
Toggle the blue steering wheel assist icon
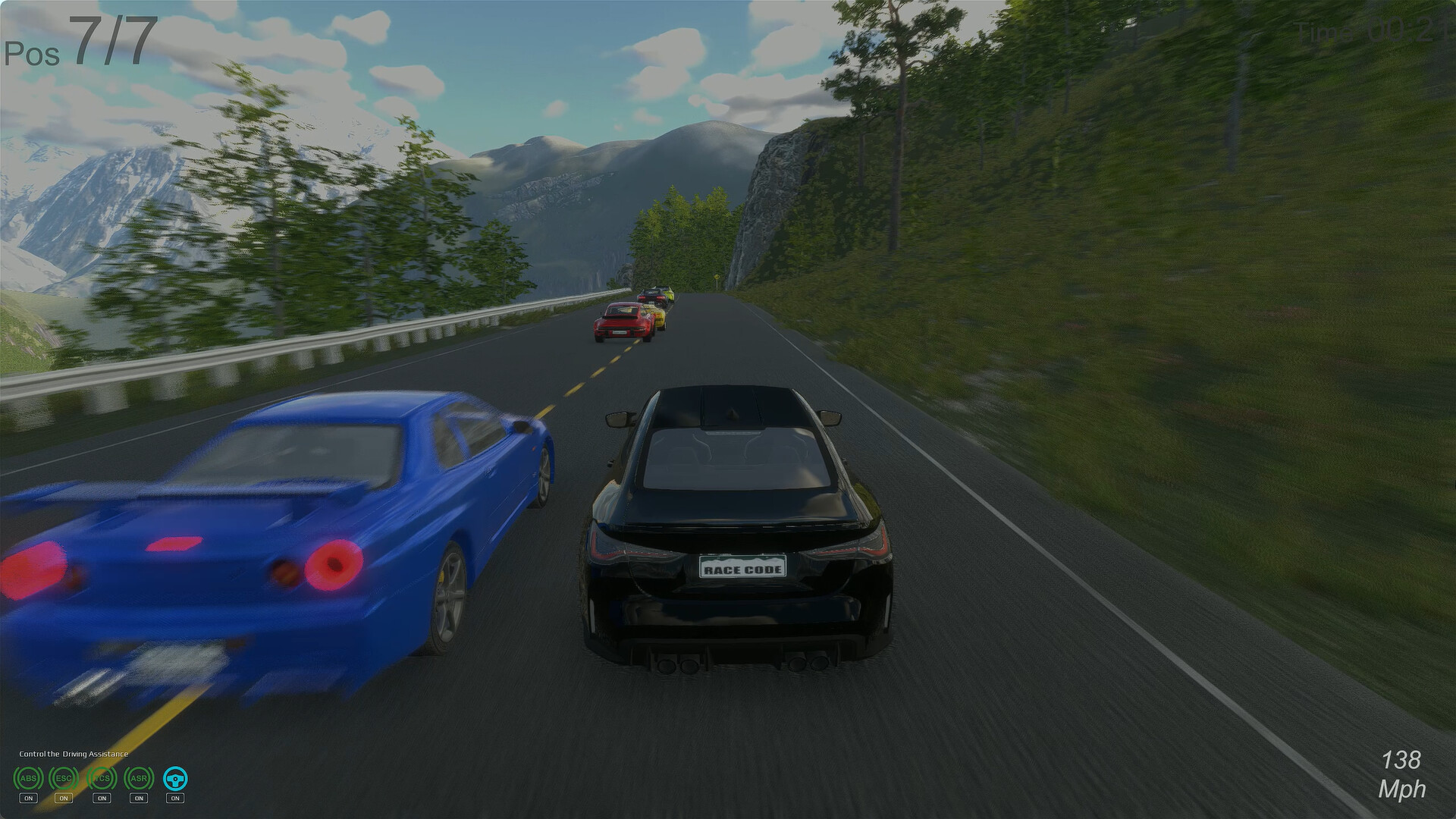[175, 778]
